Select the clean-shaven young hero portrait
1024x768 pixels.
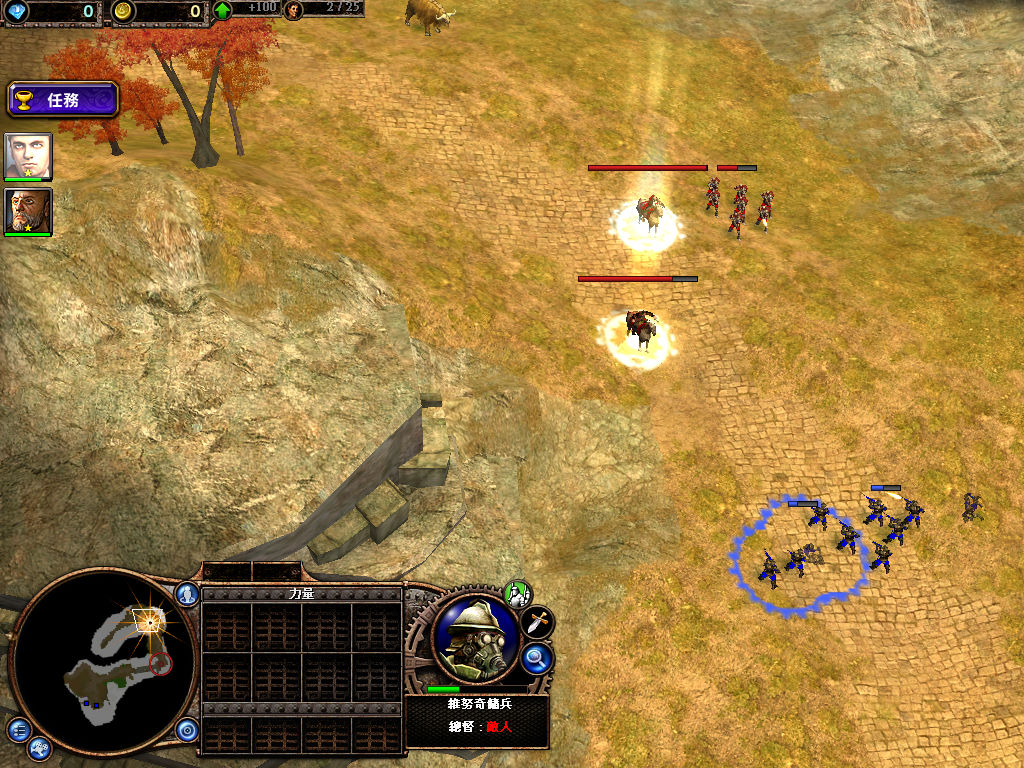click(28, 156)
